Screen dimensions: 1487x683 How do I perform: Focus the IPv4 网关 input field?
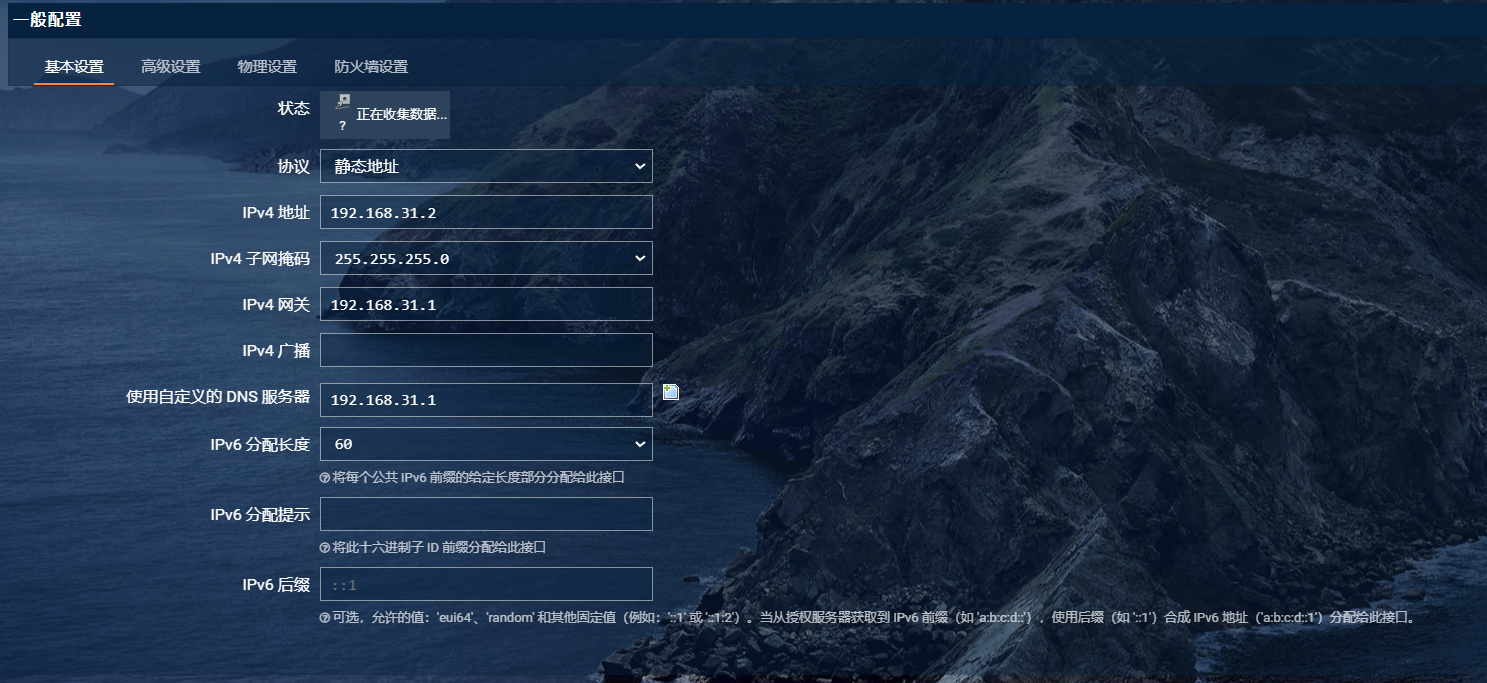(x=486, y=305)
